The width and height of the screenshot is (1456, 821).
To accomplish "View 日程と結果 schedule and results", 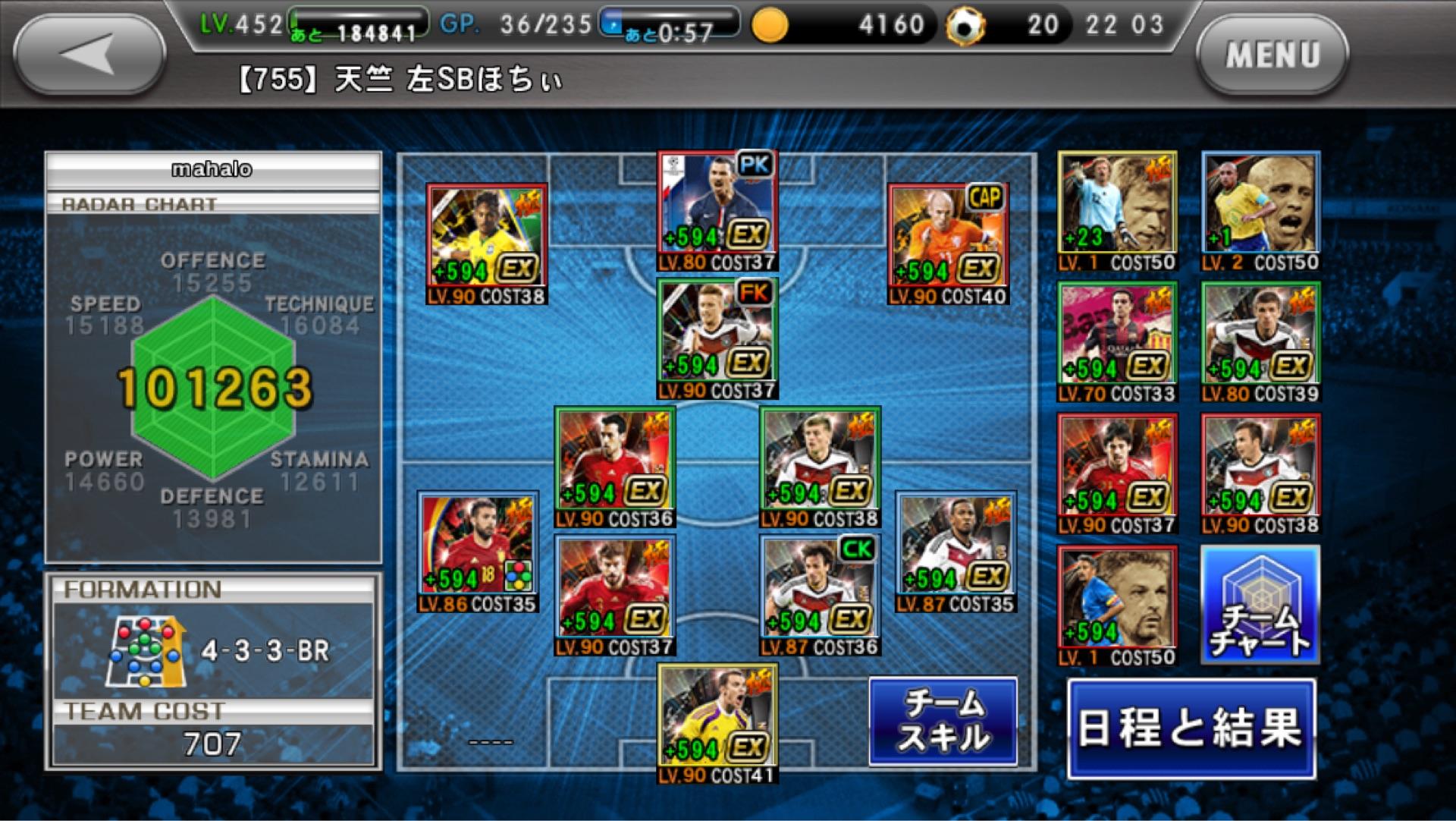I will click(x=1191, y=728).
